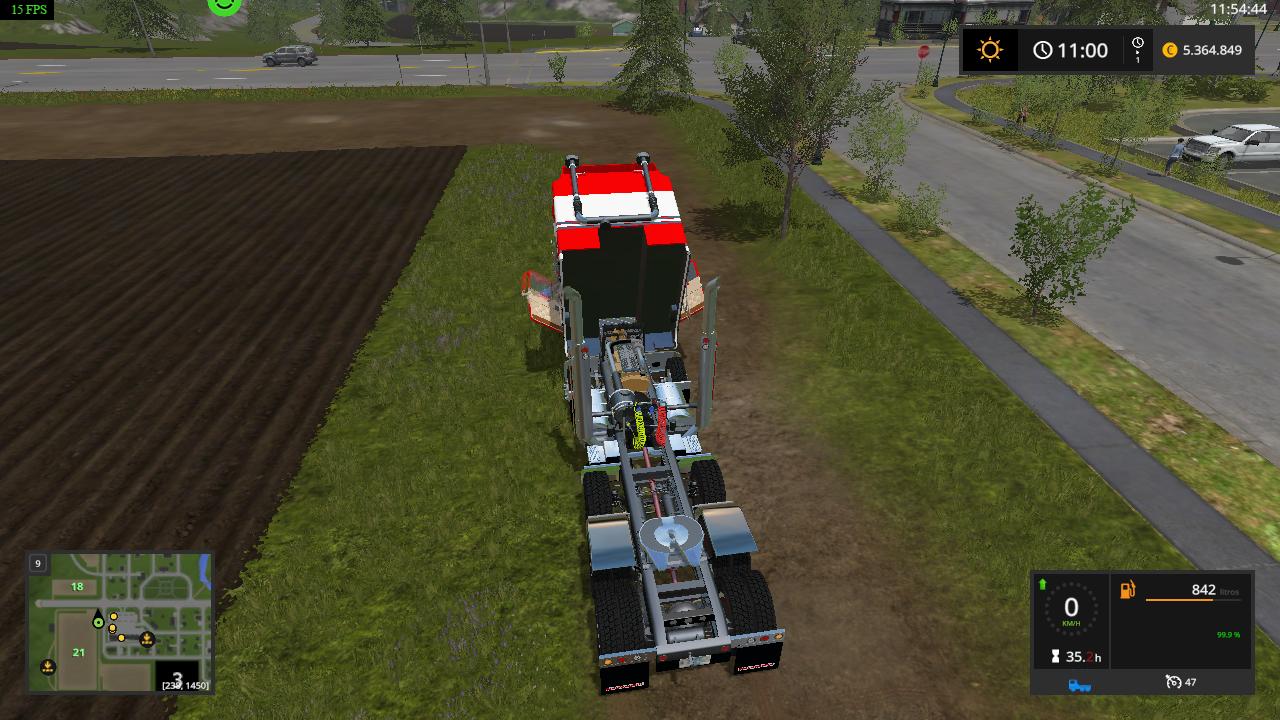Image resolution: width=1280 pixels, height=720 pixels.
Task: Select the gold coin money icon
Action: pos(1170,50)
